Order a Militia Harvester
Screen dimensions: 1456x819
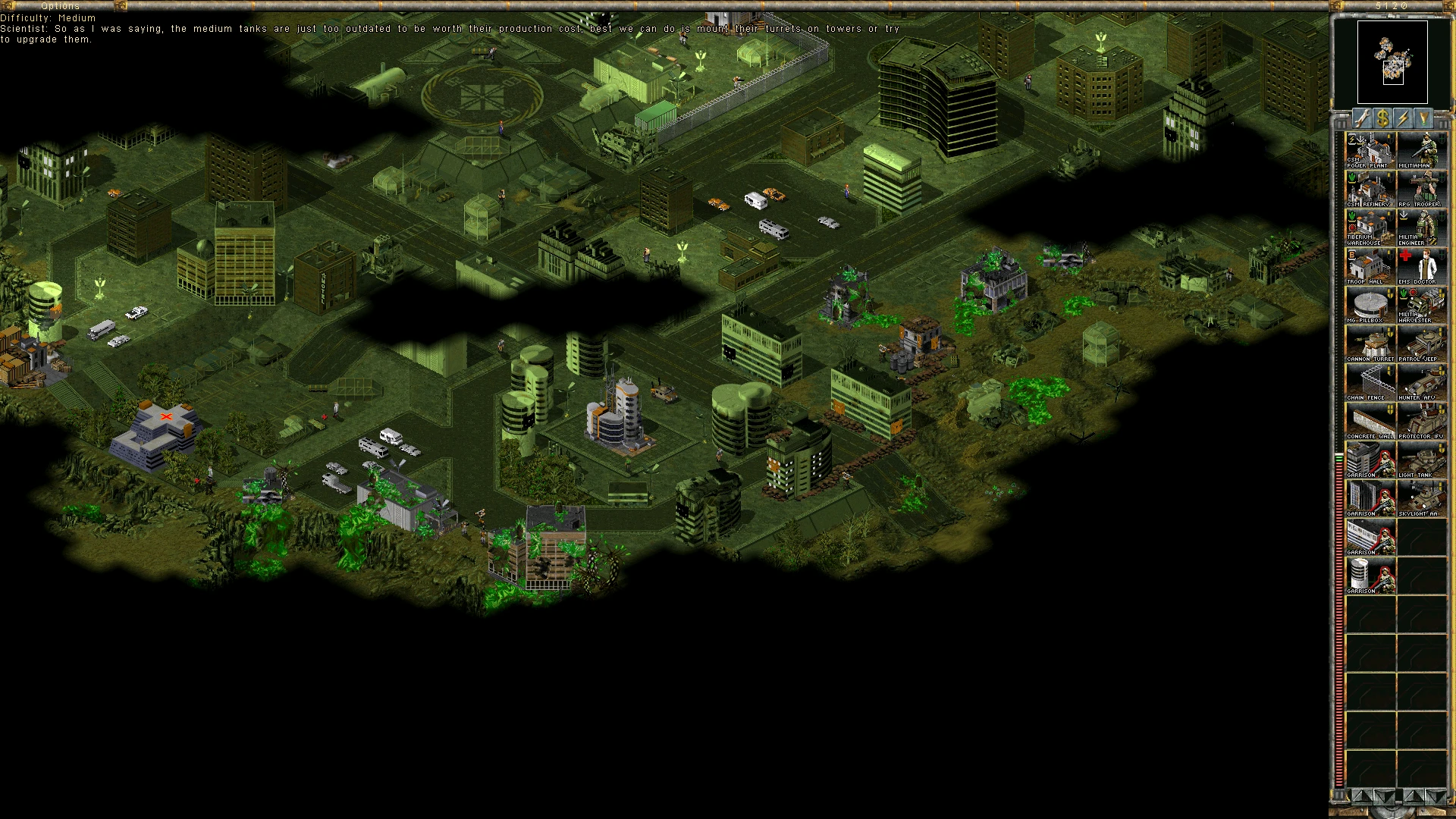[1422, 305]
